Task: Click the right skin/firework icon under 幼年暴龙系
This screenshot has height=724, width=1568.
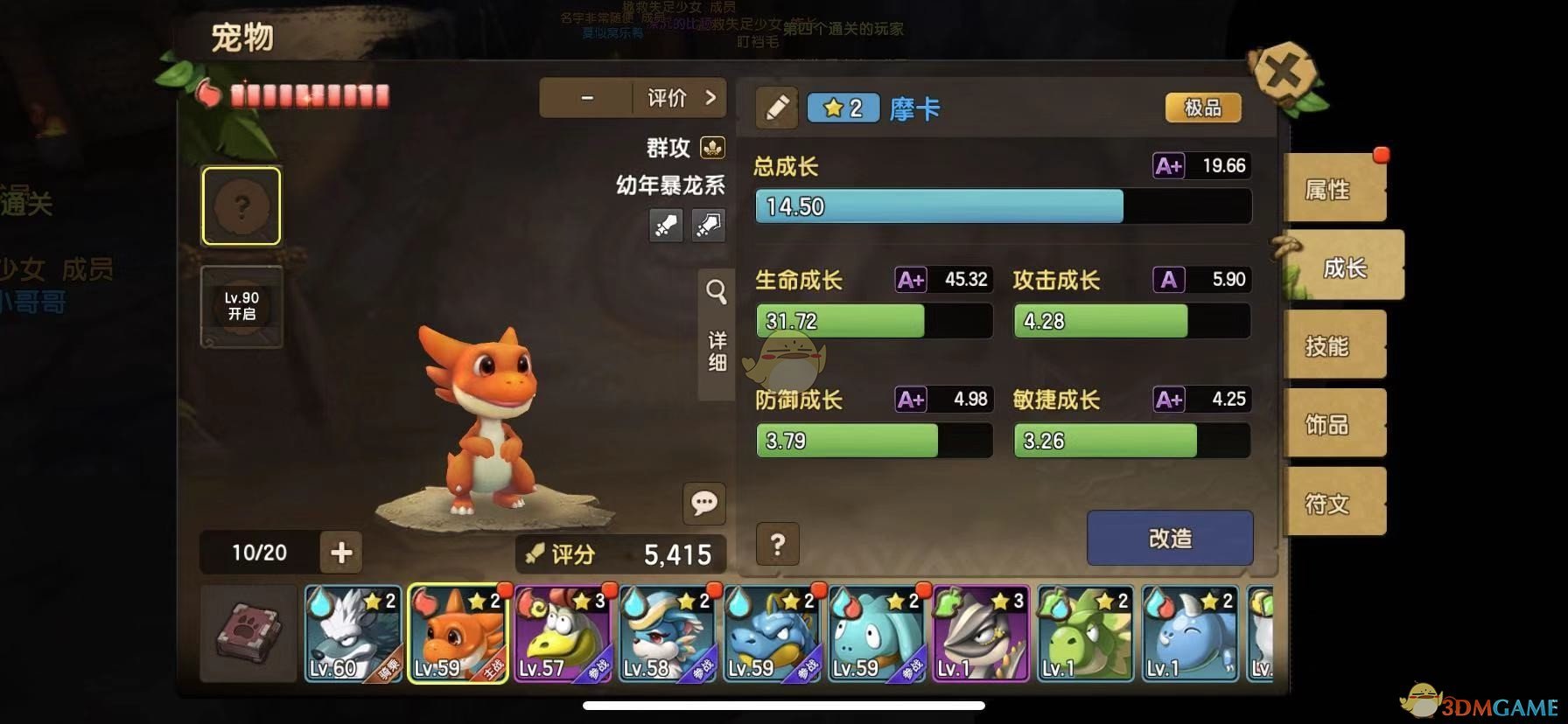Action: click(x=709, y=226)
